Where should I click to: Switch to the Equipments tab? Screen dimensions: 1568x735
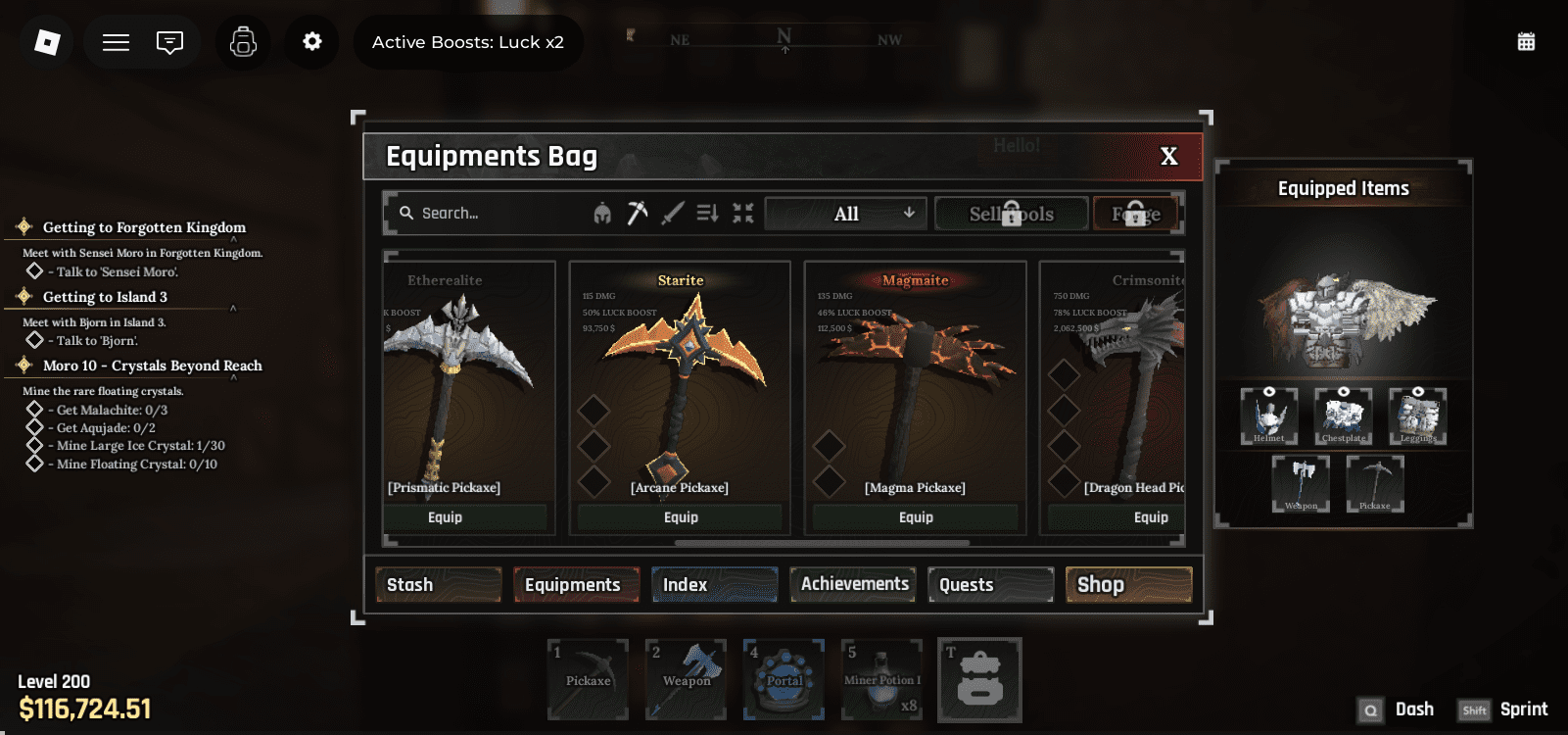576,585
